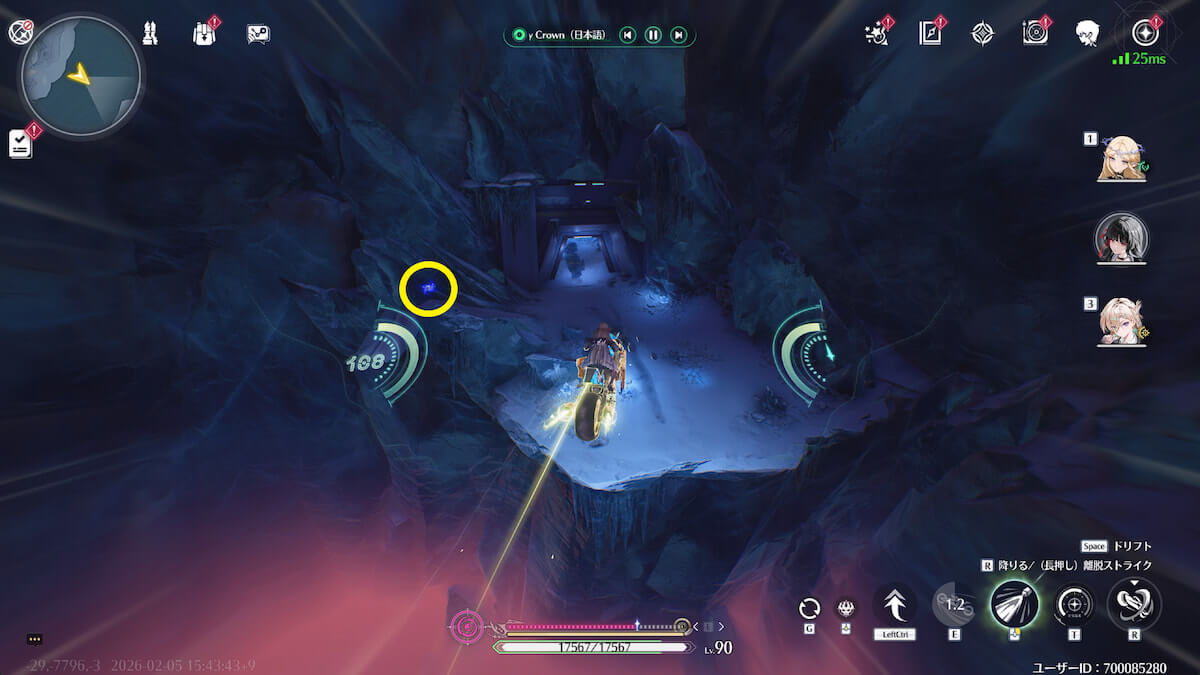Open the small chat dots button
The height and width of the screenshot is (675, 1200).
tap(35, 639)
